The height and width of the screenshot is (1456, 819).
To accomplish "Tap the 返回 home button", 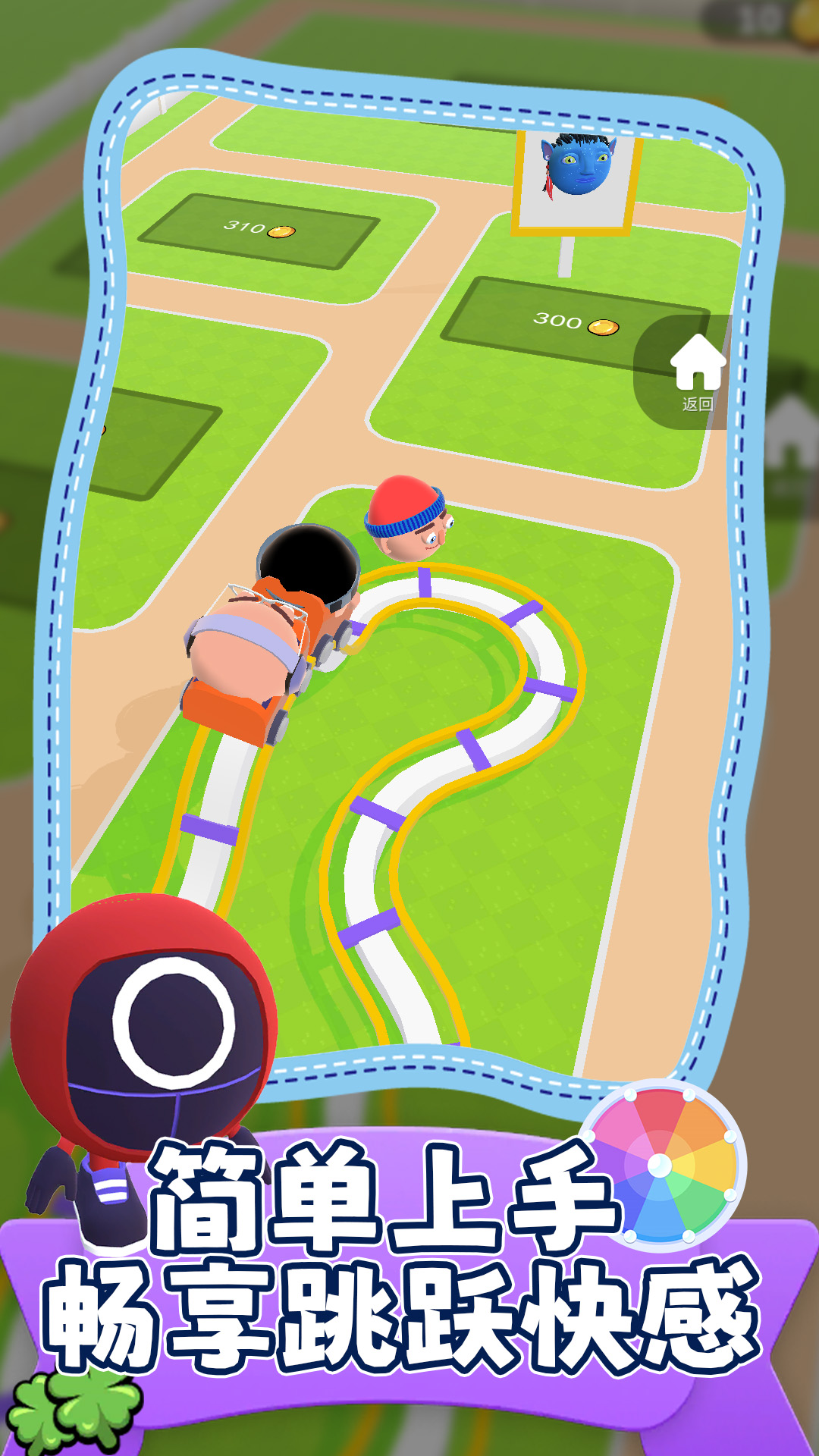I will 697,372.
